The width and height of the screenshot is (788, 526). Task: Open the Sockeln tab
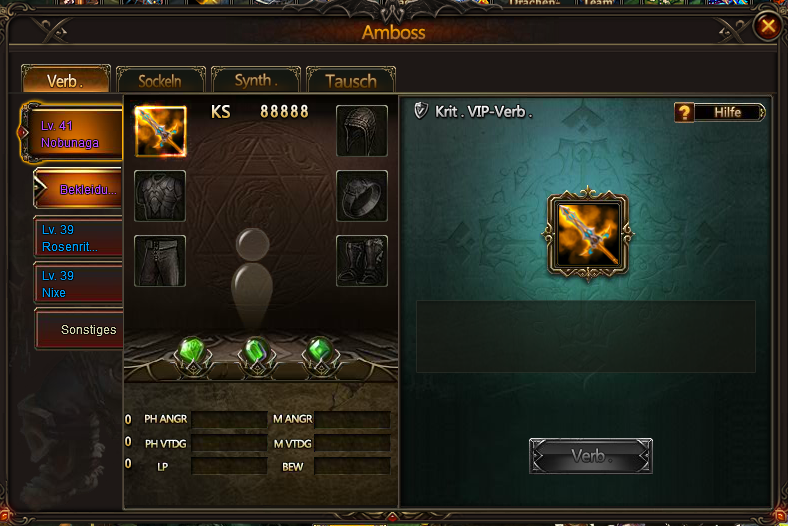click(x=160, y=80)
